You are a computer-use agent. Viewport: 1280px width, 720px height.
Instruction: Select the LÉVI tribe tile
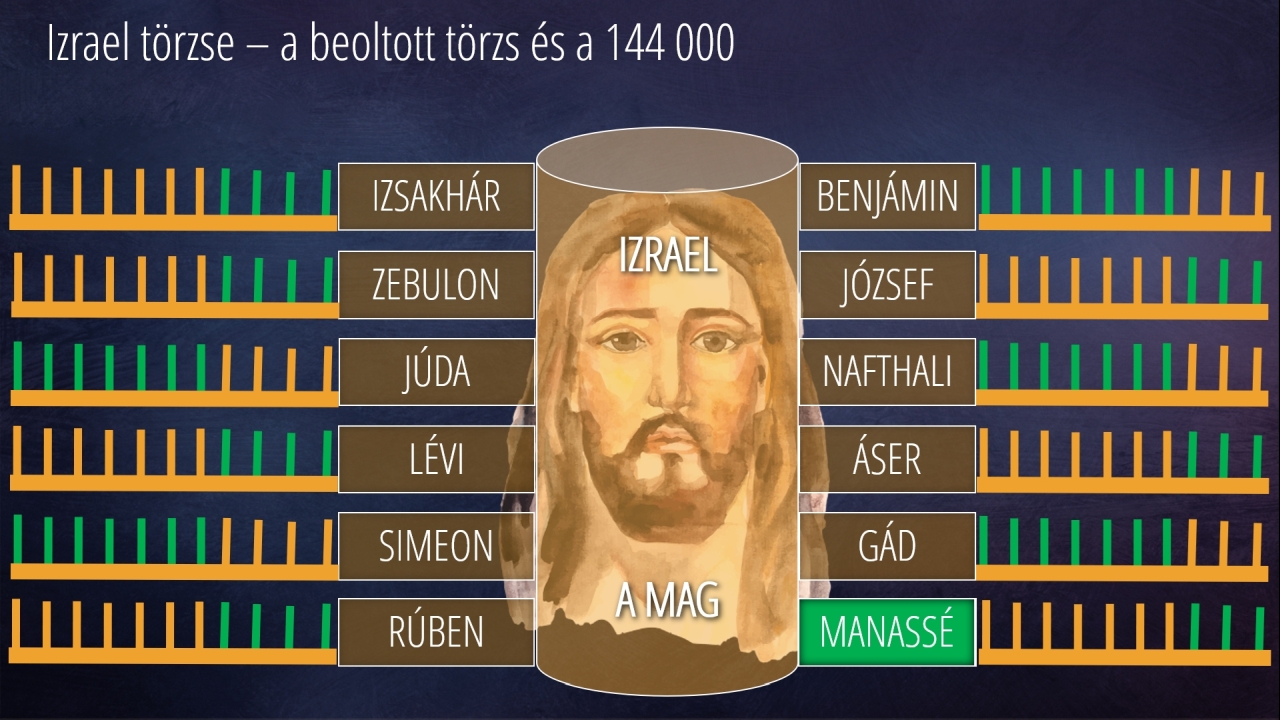(x=436, y=459)
